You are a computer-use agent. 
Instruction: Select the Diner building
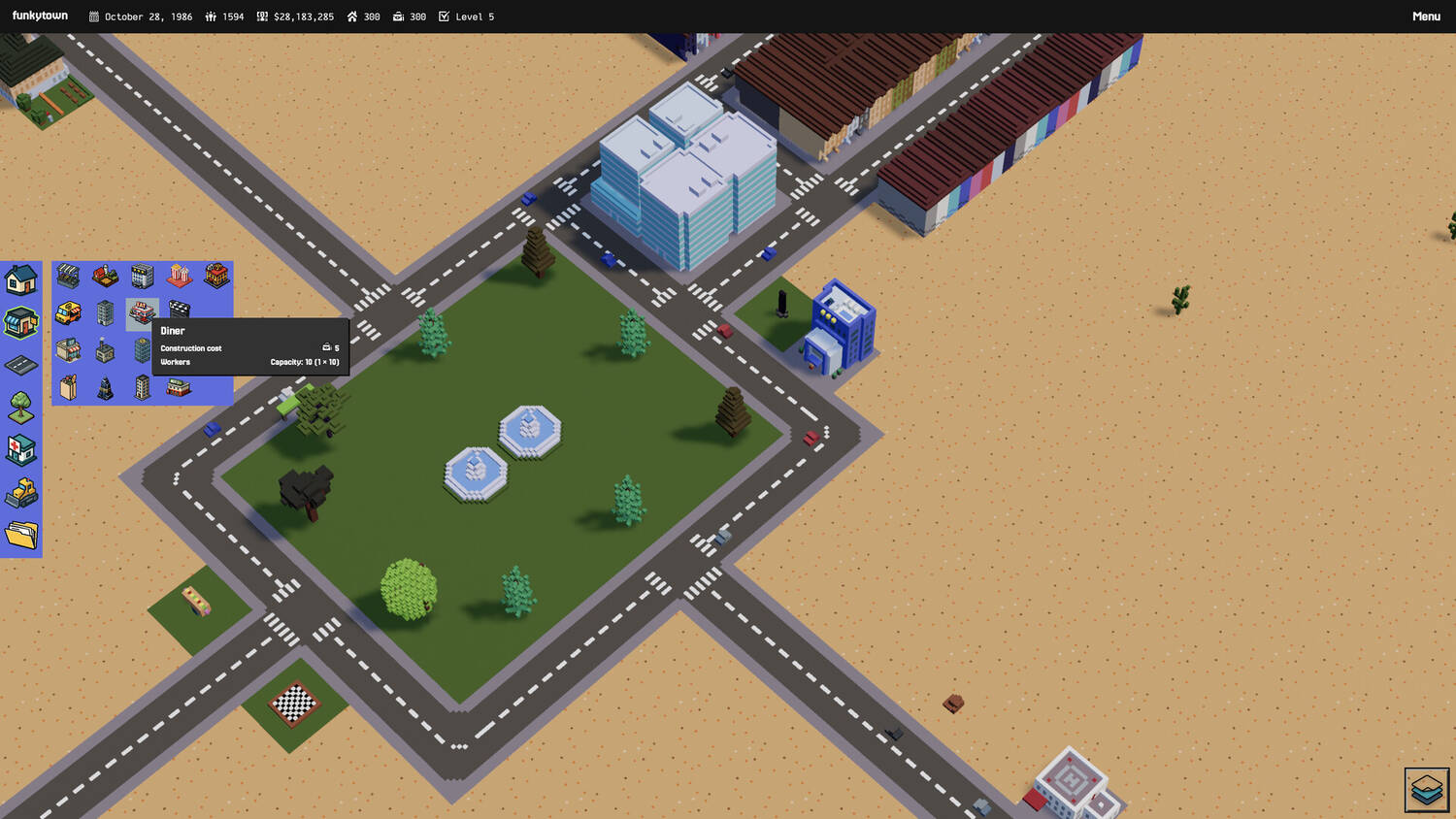point(142,312)
